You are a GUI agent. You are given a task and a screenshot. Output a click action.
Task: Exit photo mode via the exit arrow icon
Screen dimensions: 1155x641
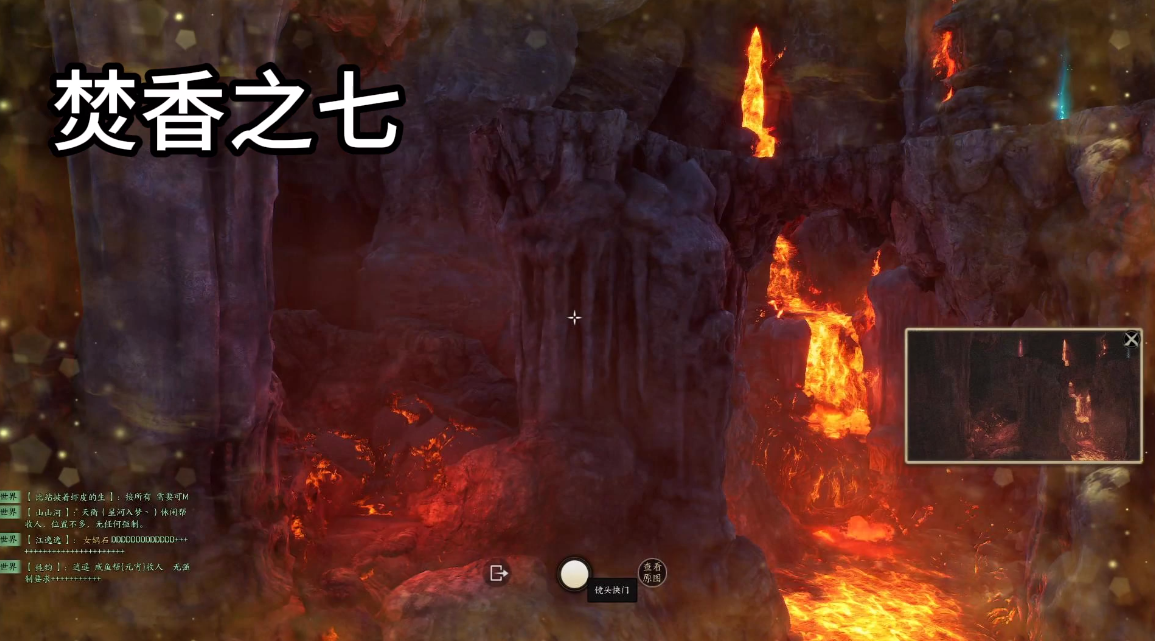click(497, 573)
